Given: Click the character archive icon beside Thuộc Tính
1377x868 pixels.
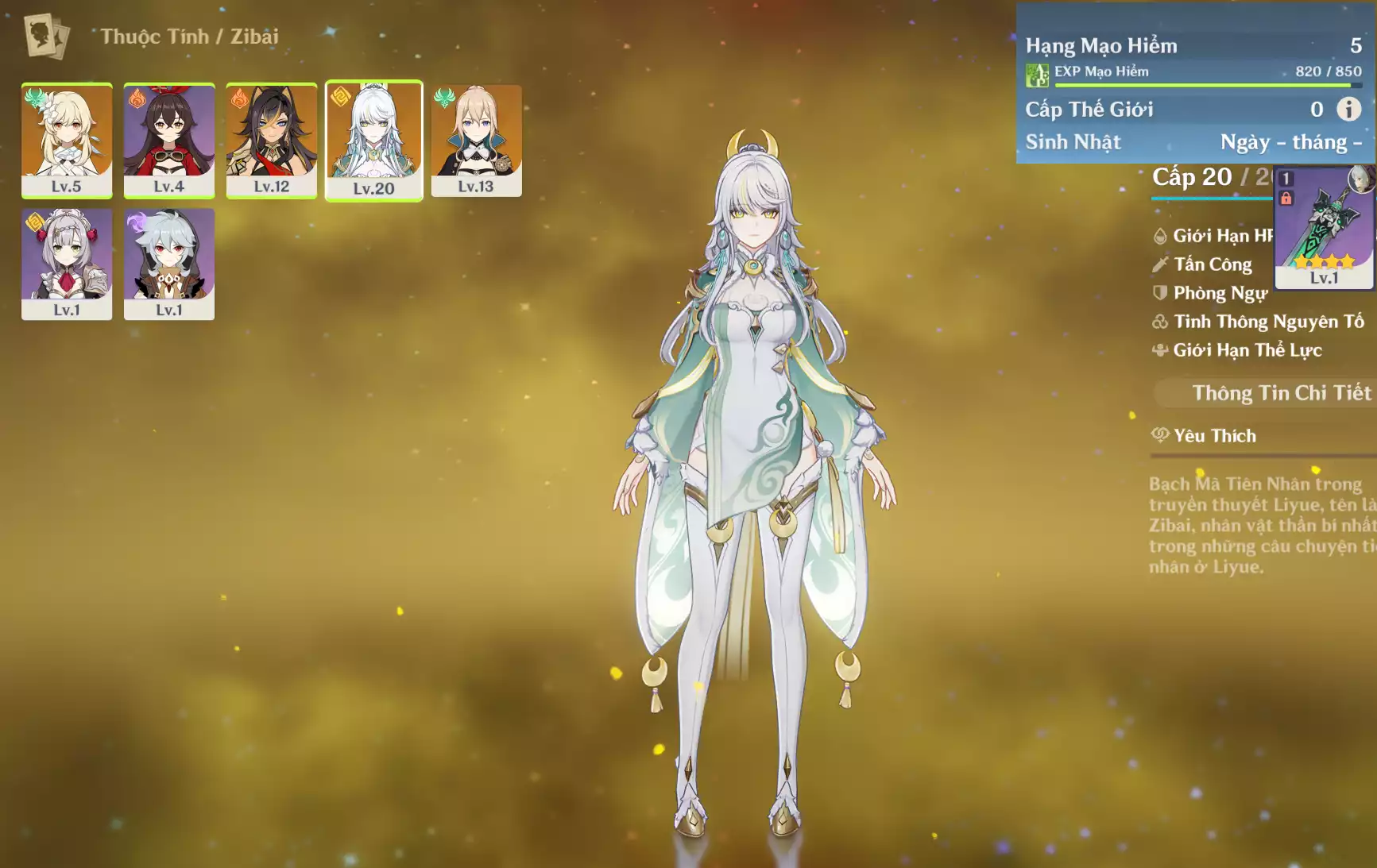Looking at the screenshot, I should 46,37.
